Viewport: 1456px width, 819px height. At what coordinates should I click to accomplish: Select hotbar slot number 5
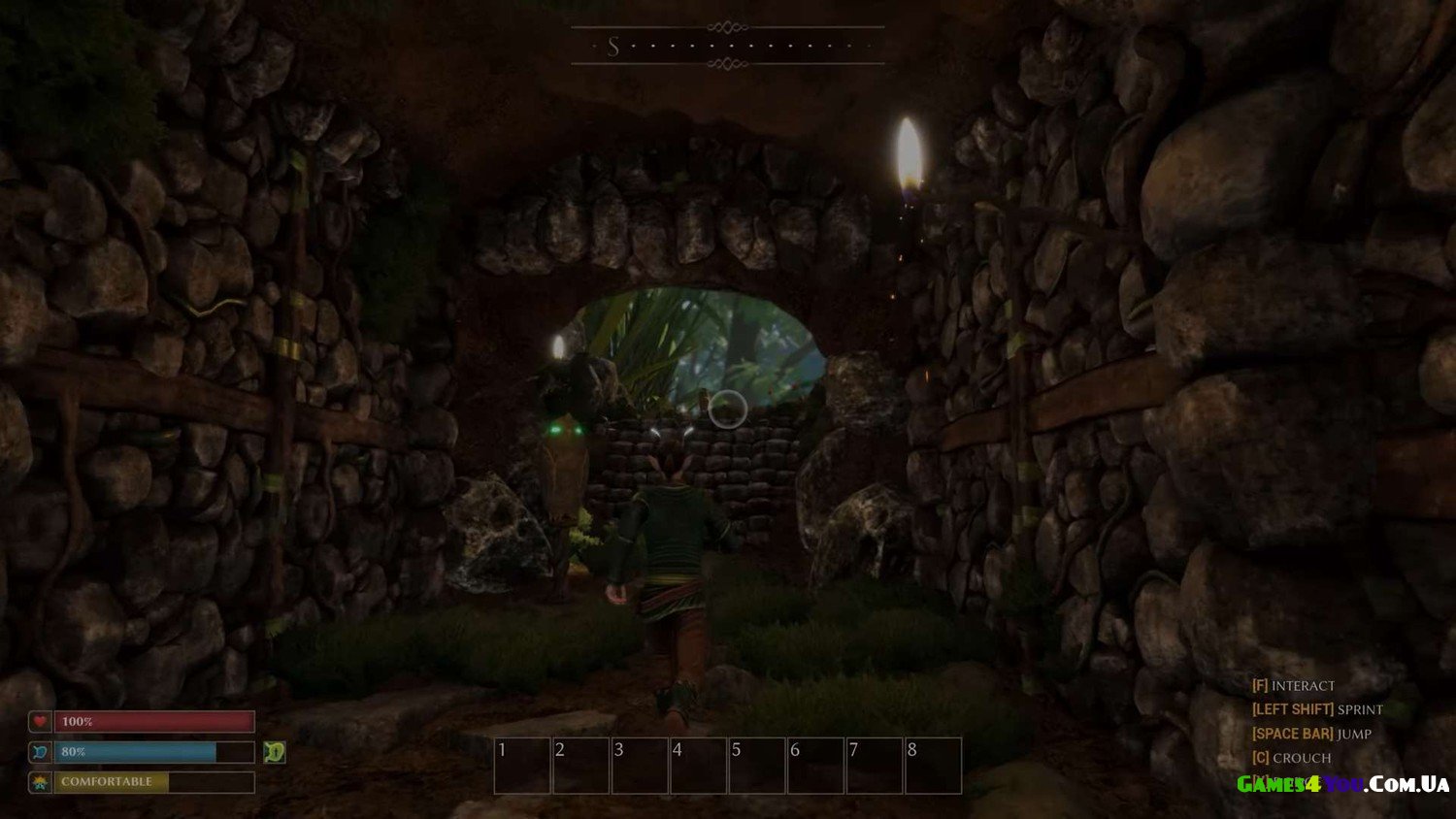coord(757,766)
